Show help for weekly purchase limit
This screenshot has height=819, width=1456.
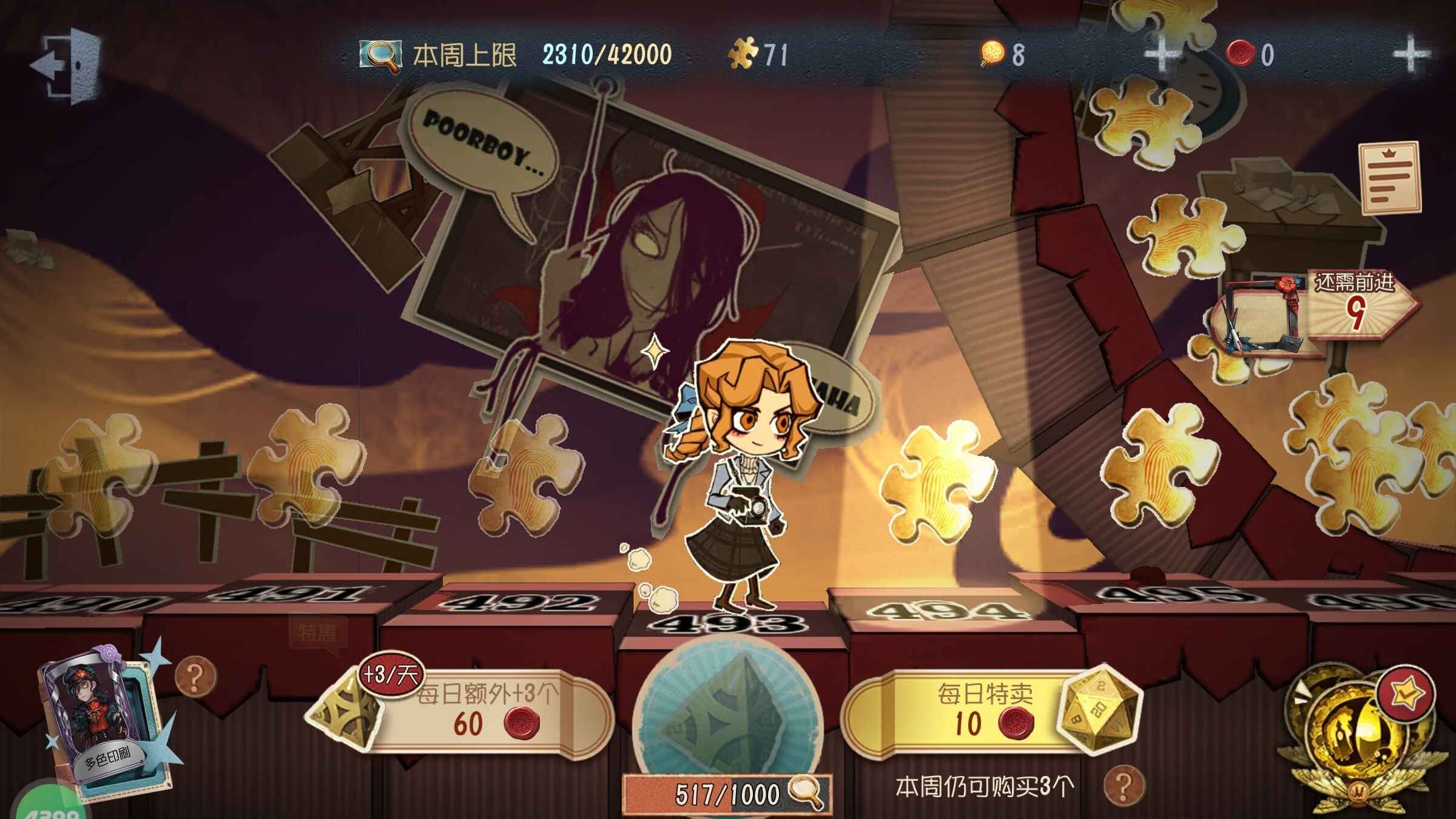click(1123, 786)
